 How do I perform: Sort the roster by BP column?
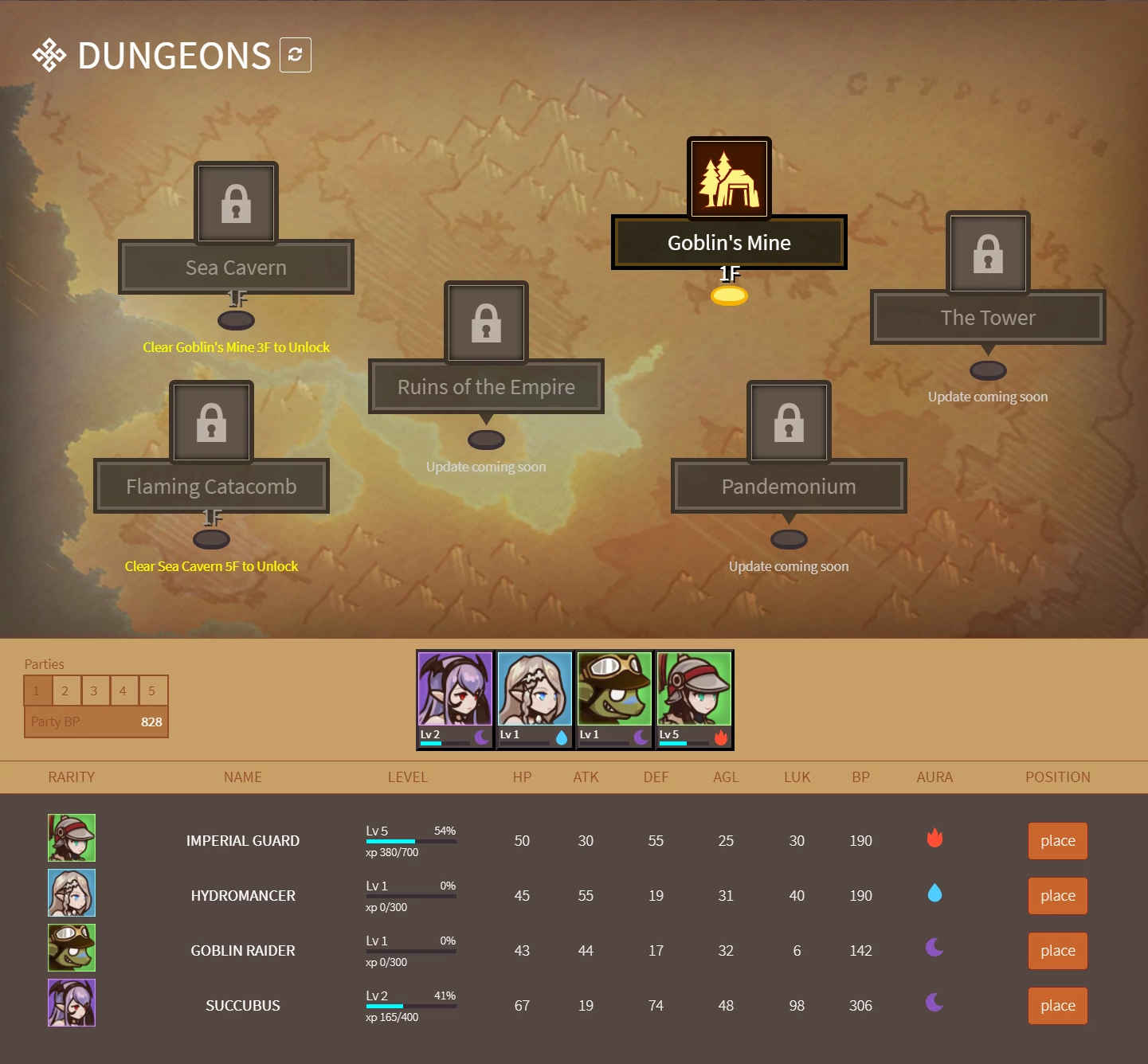pos(860,776)
